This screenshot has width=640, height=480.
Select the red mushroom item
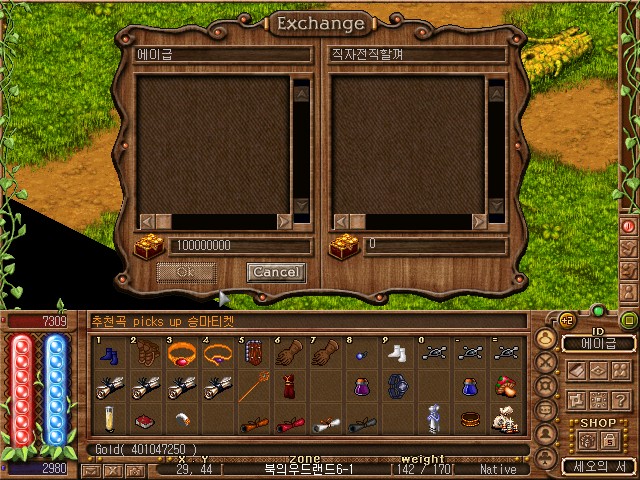point(505,386)
